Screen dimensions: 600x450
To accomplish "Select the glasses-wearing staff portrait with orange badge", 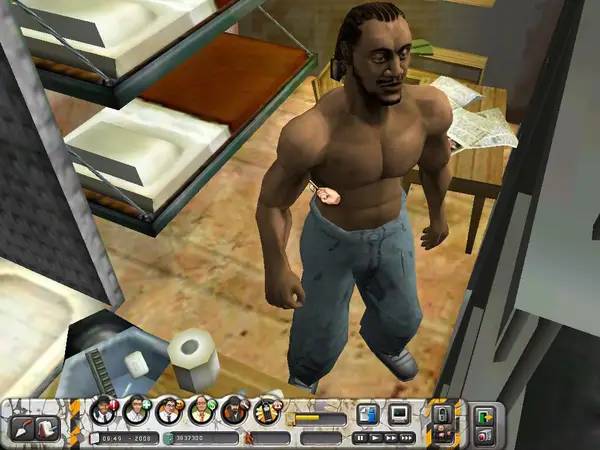I will (x=169, y=410).
